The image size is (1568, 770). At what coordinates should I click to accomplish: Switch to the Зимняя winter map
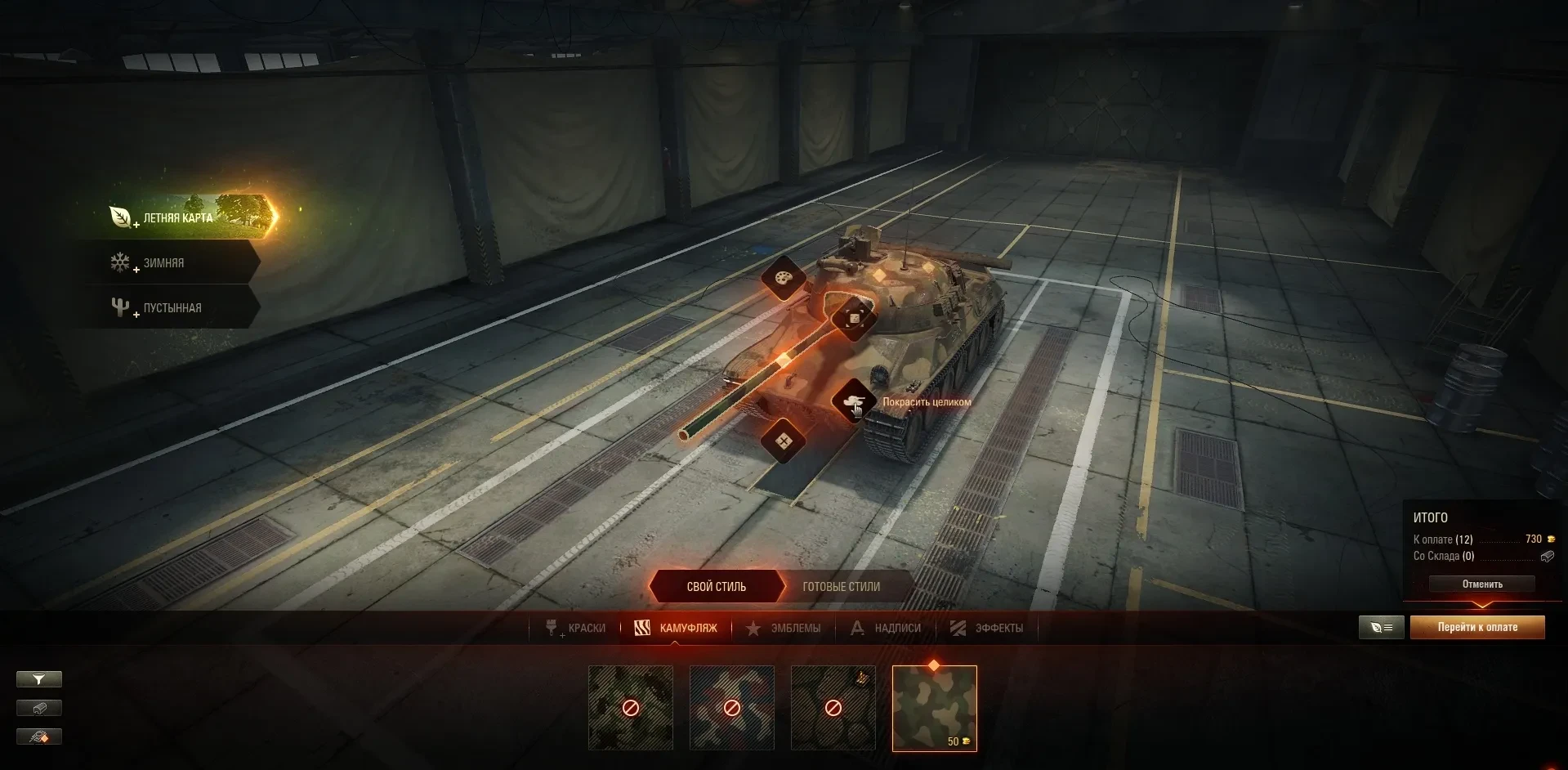(163, 263)
